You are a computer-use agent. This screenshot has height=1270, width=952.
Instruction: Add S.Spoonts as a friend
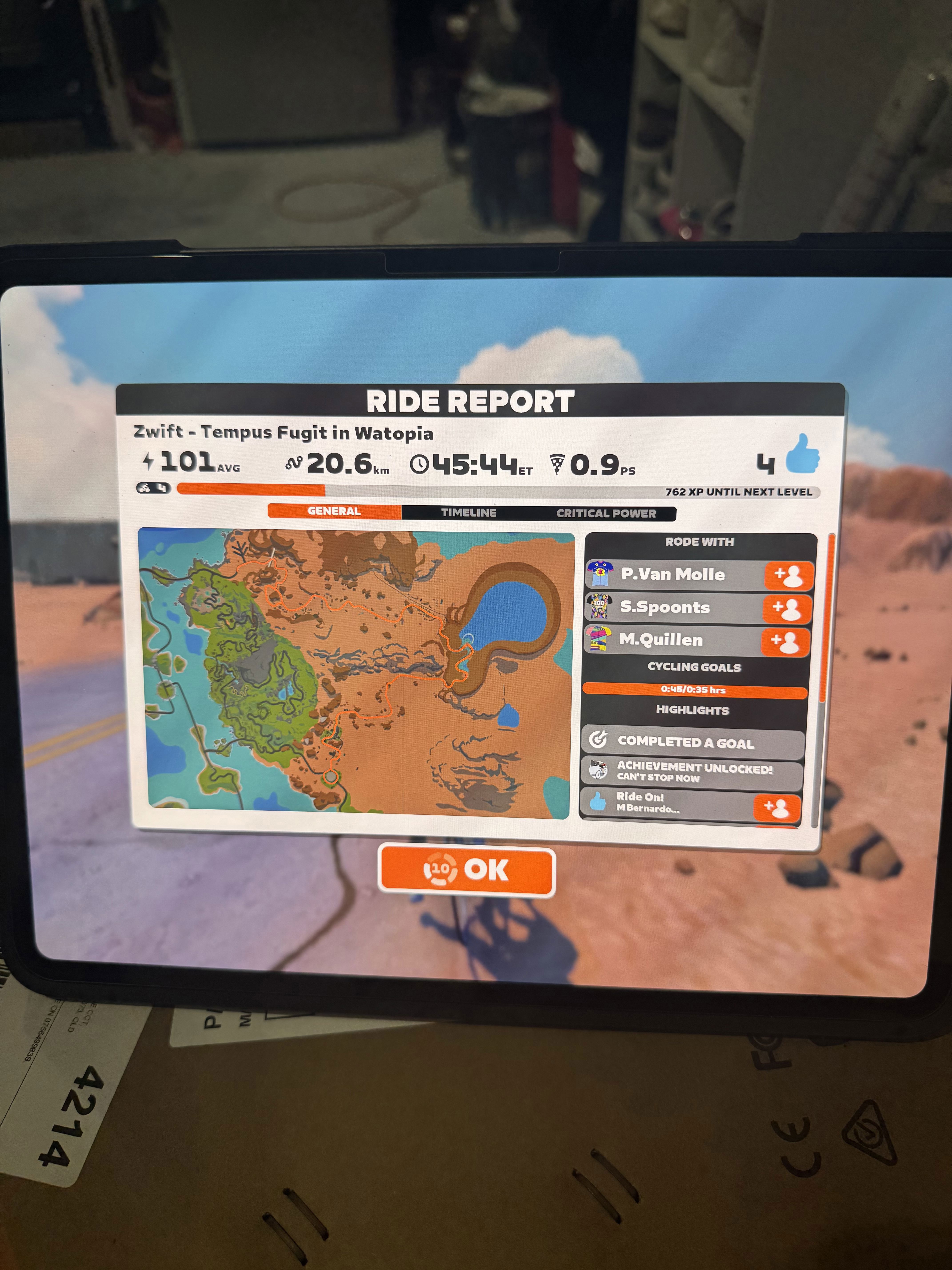pyautogui.click(x=787, y=609)
